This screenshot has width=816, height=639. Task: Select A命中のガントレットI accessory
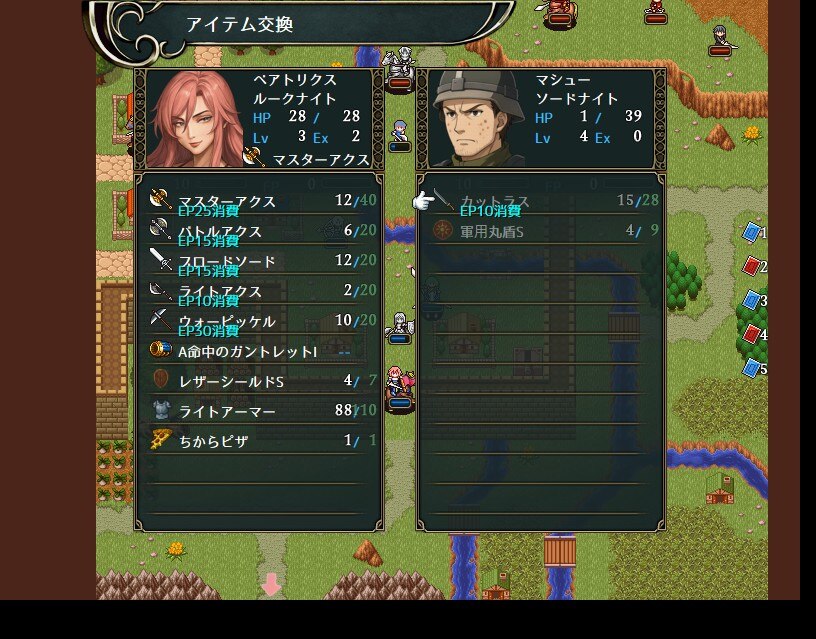pos(260,351)
